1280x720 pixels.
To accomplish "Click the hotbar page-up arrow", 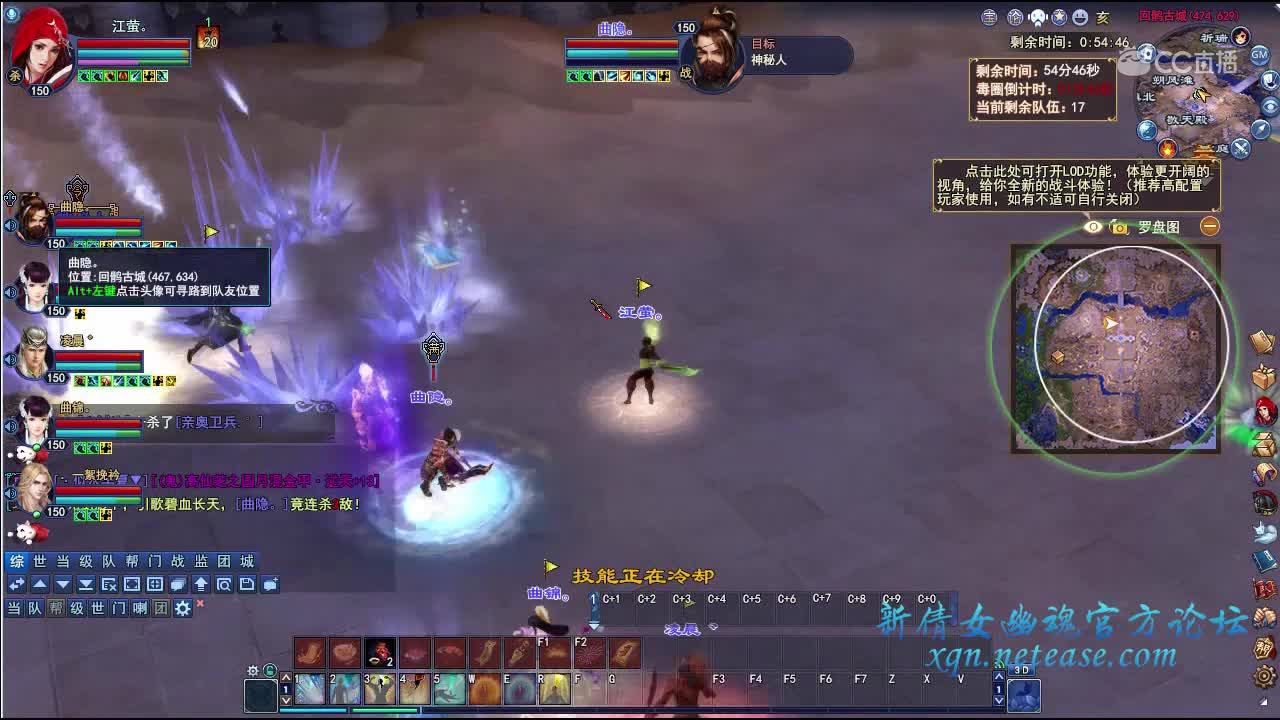I will click(999, 676).
